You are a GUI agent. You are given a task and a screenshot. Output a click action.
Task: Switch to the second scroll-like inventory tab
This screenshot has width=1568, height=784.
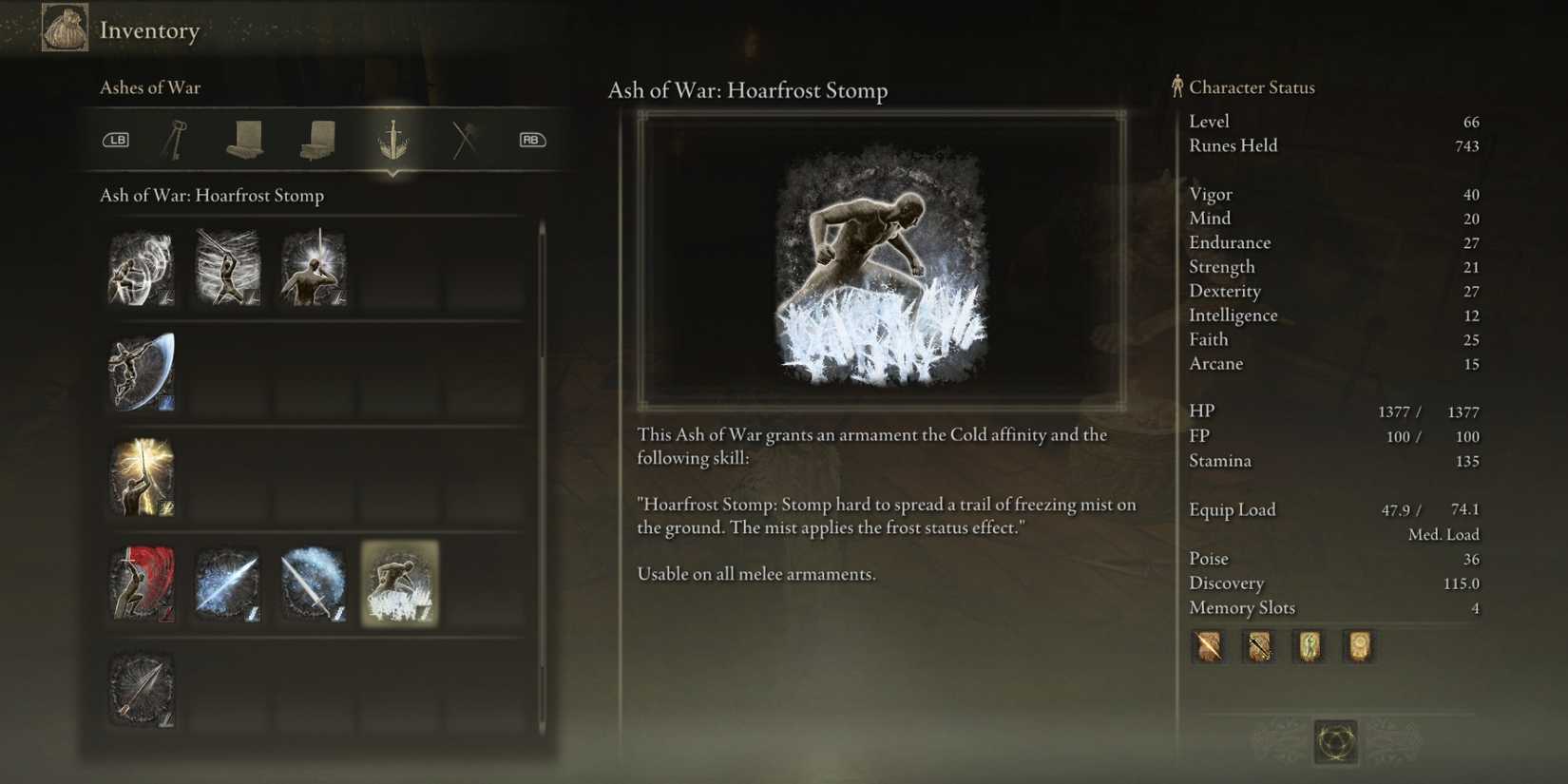[316, 140]
